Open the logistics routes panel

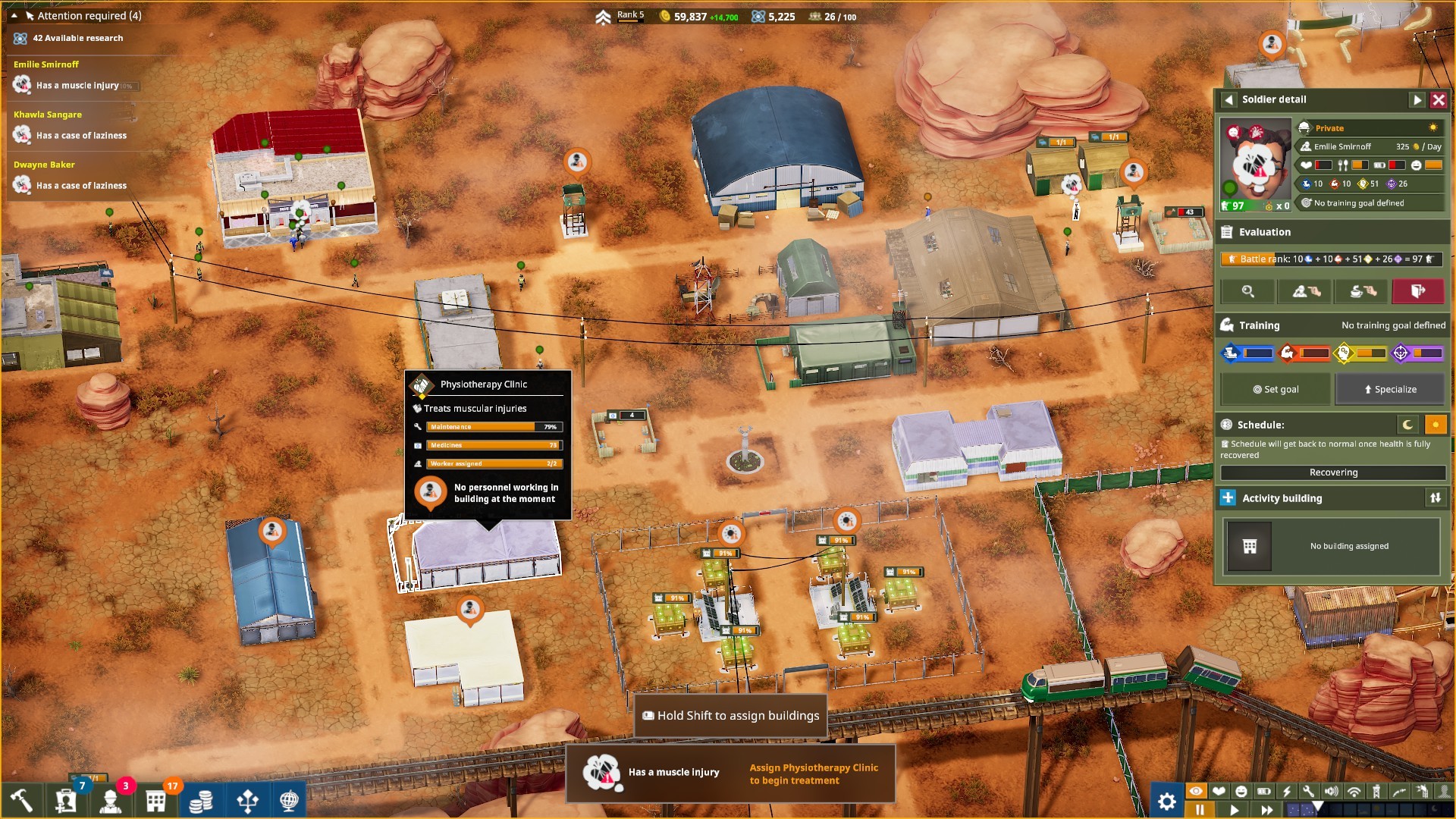[x=246, y=800]
